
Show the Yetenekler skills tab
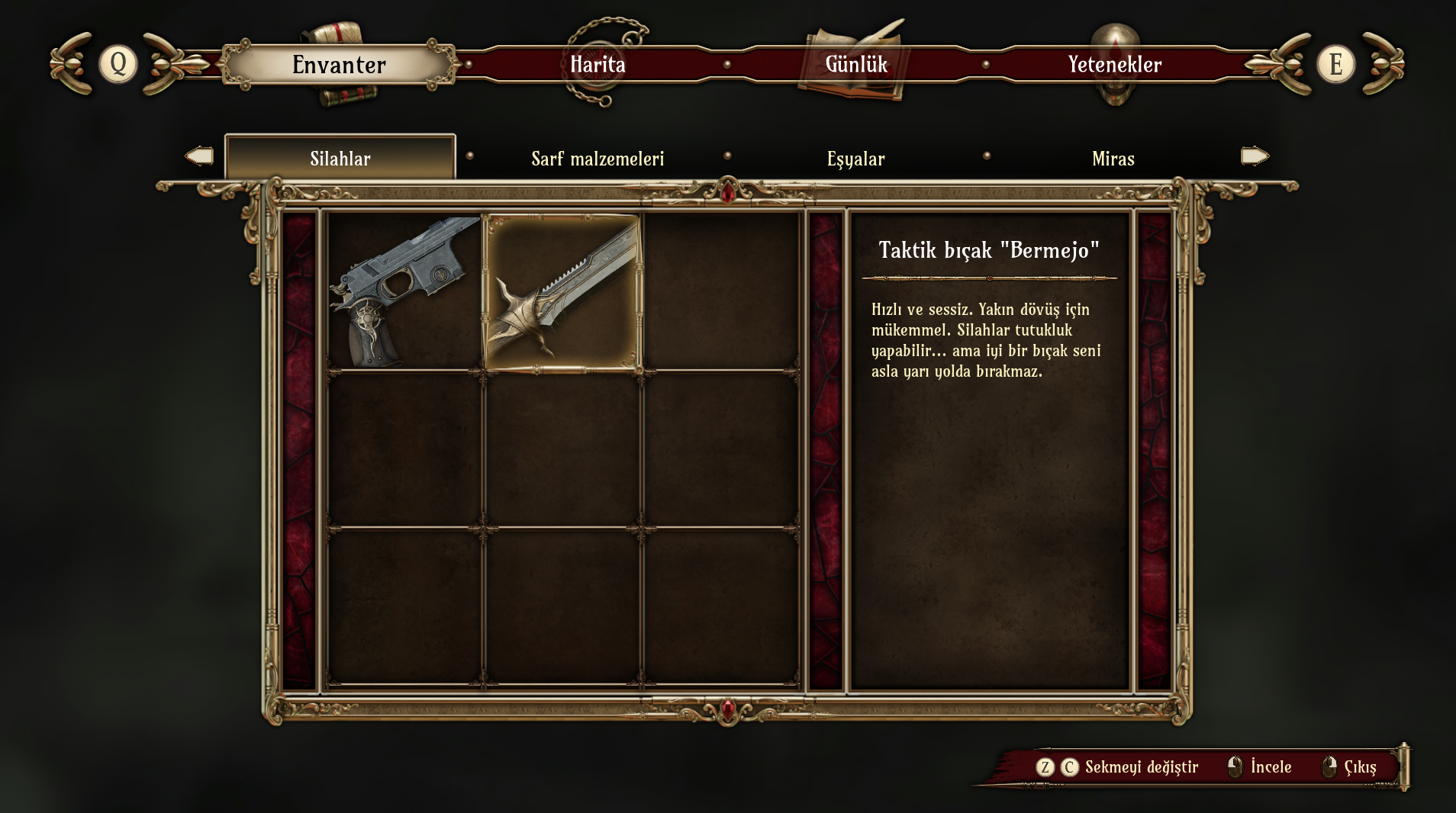(1114, 65)
